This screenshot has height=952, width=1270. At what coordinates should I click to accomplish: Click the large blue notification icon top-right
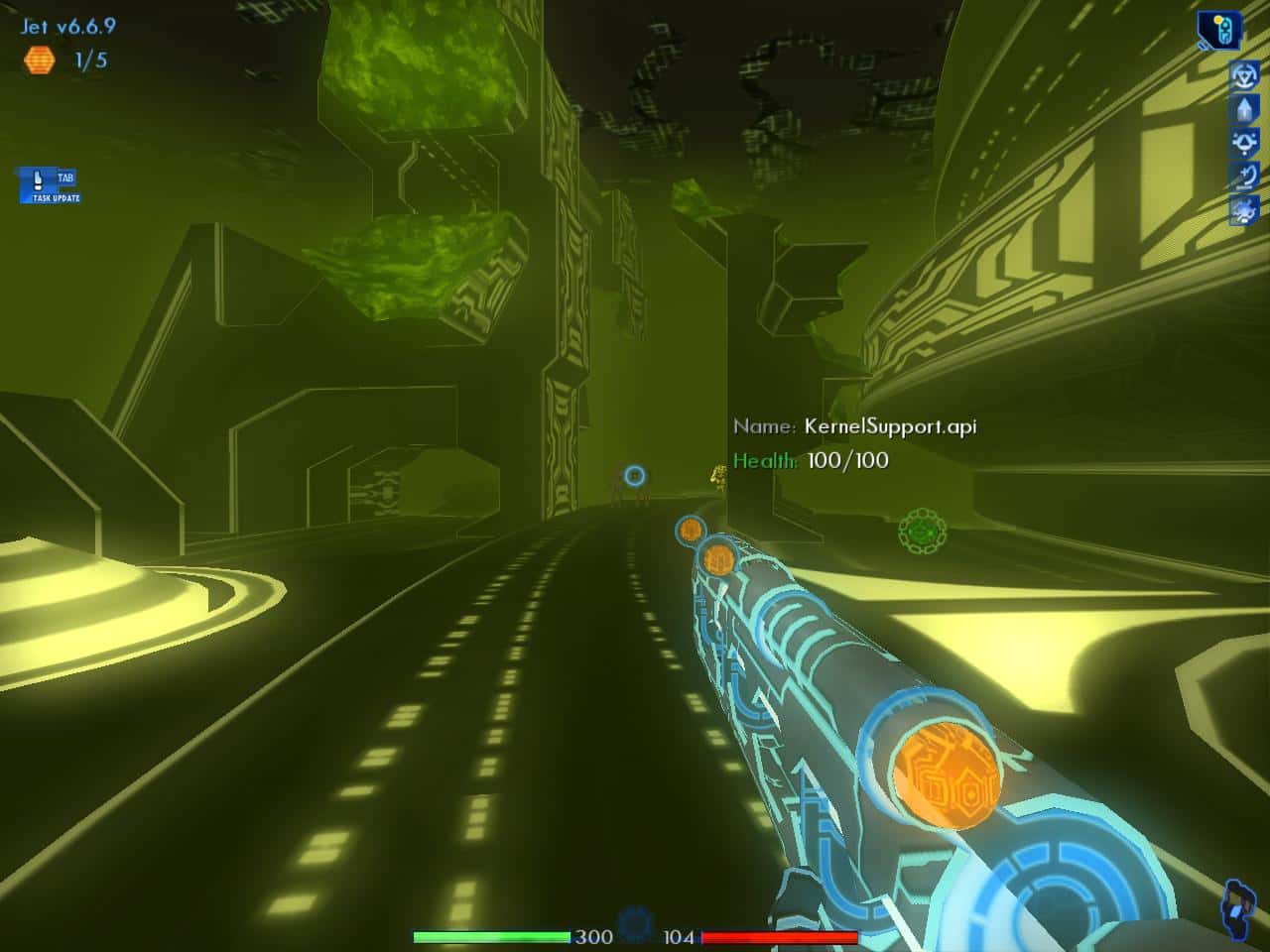tap(1222, 28)
